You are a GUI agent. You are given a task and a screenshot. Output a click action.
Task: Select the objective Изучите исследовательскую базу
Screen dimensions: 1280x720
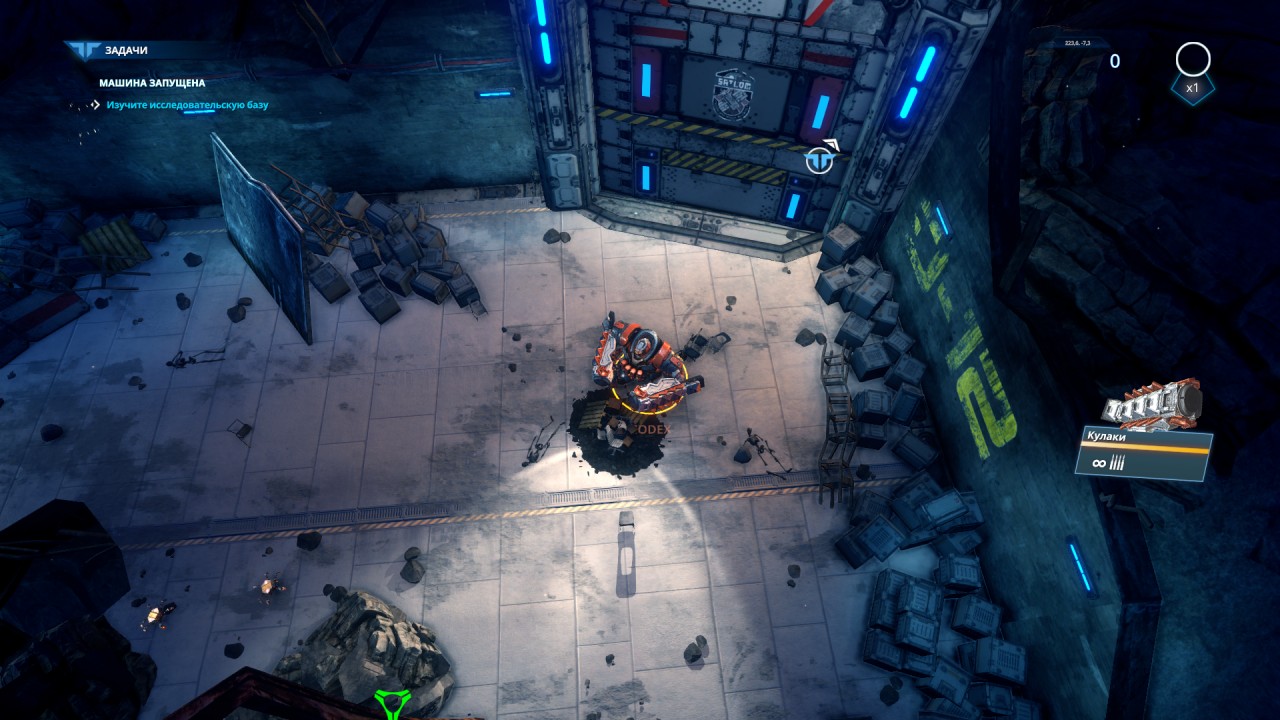click(187, 104)
